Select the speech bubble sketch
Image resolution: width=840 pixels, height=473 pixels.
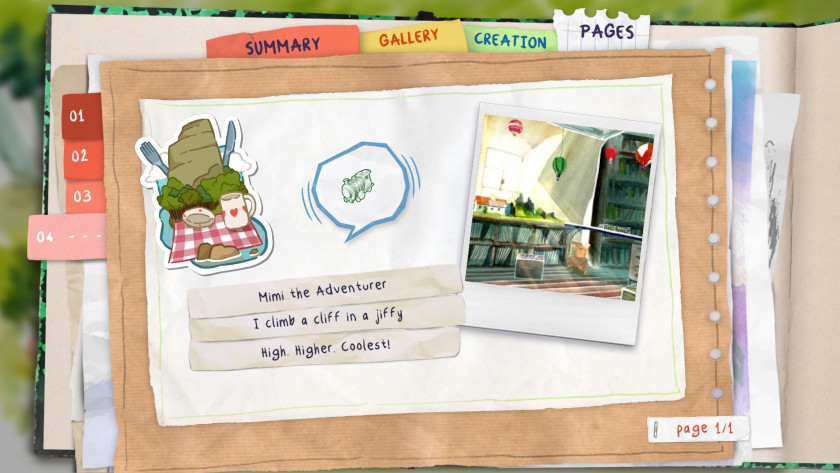(x=358, y=188)
